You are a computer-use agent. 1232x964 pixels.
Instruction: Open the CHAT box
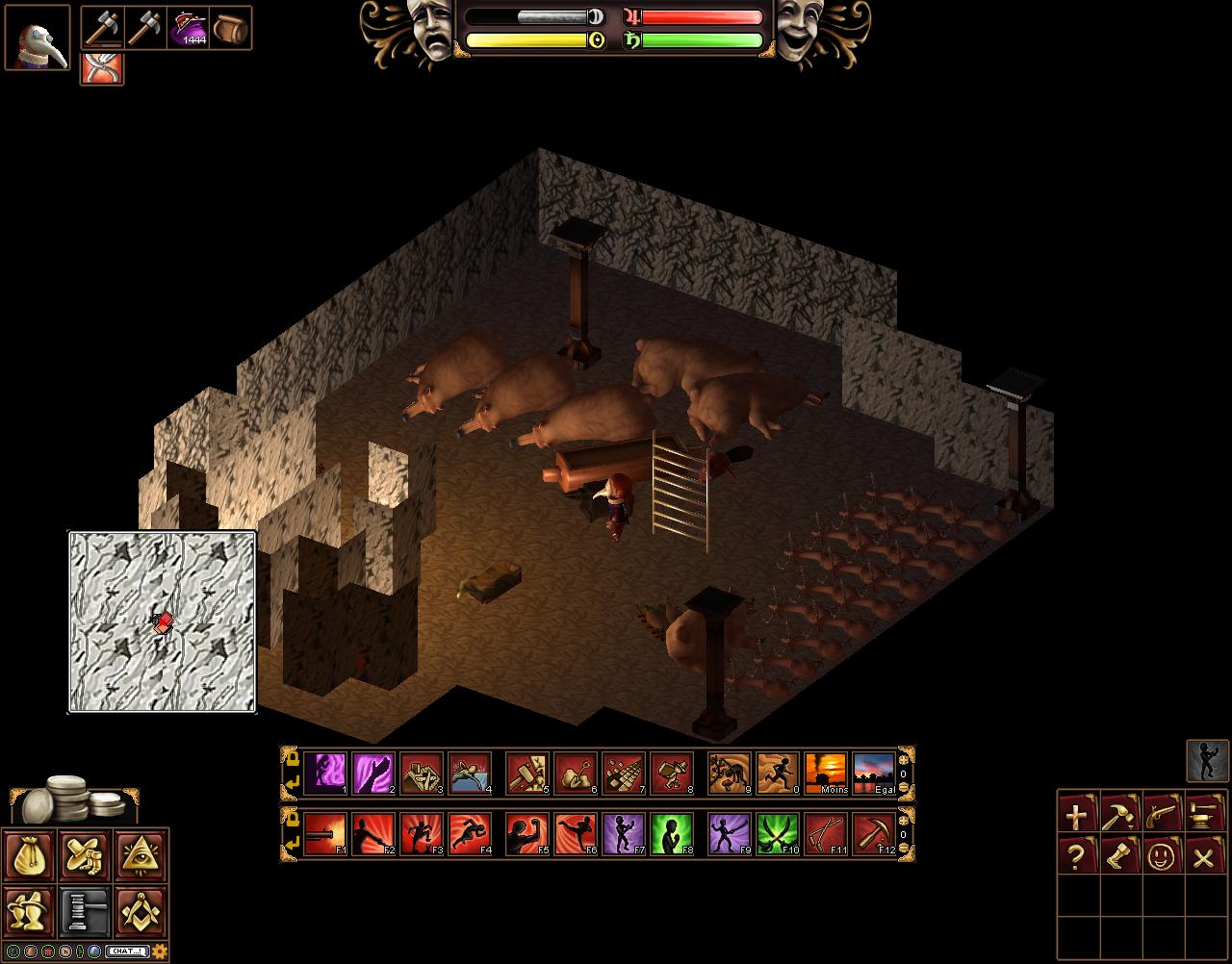127,951
